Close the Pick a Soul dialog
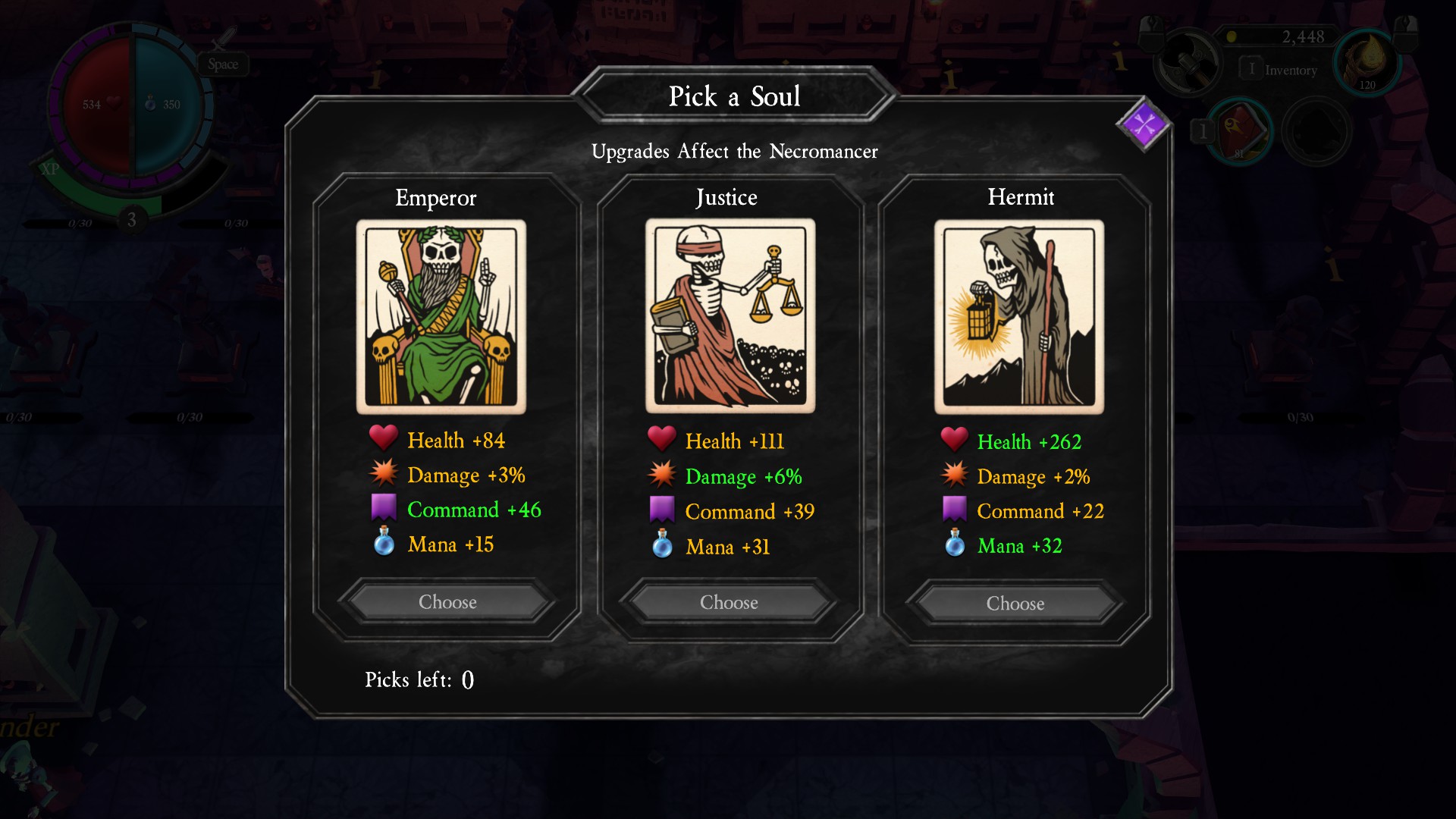 coord(1144,124)
